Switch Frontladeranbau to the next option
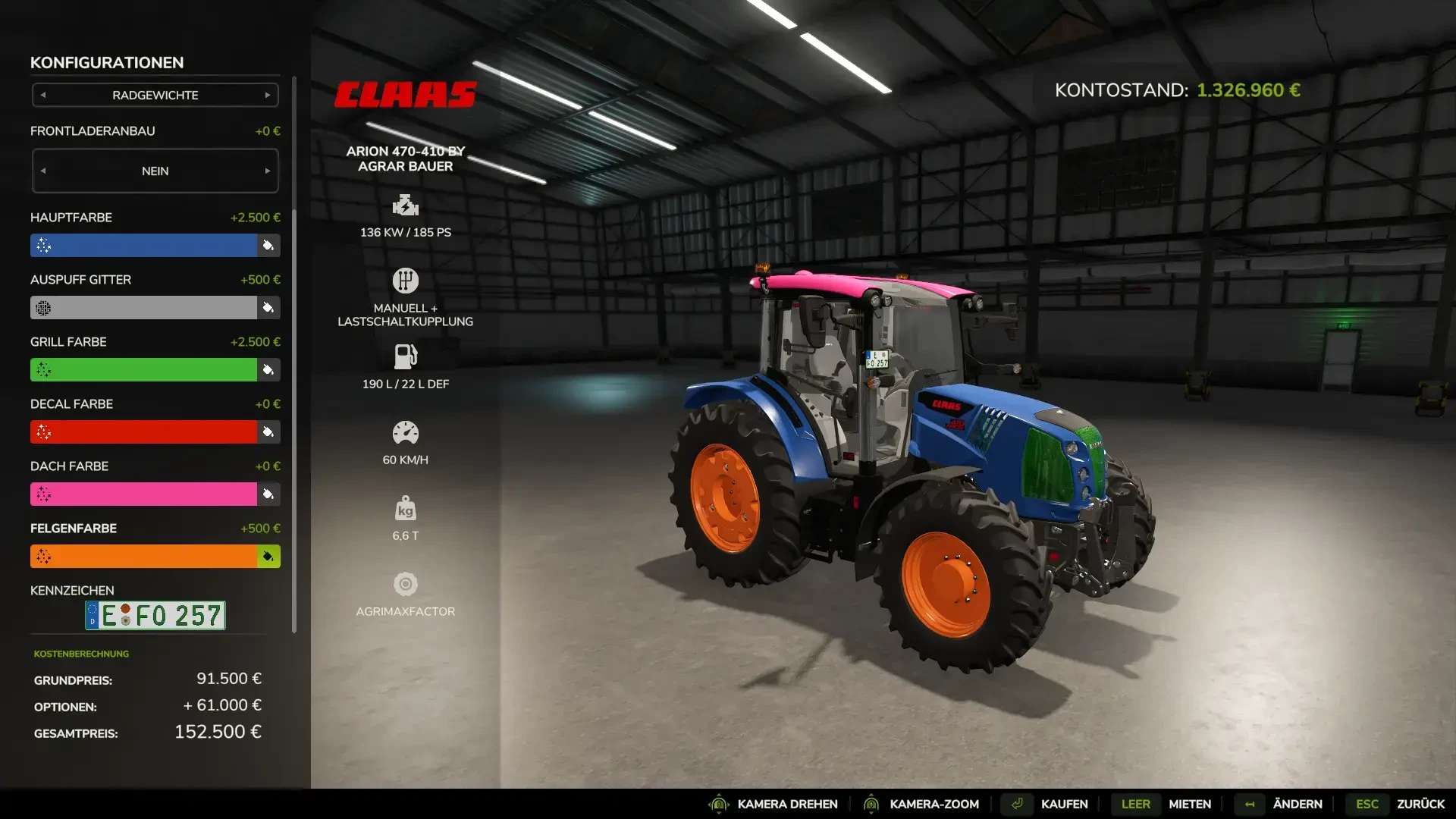The height and width of the screenshot is (819, 1456). click(268, 171)
